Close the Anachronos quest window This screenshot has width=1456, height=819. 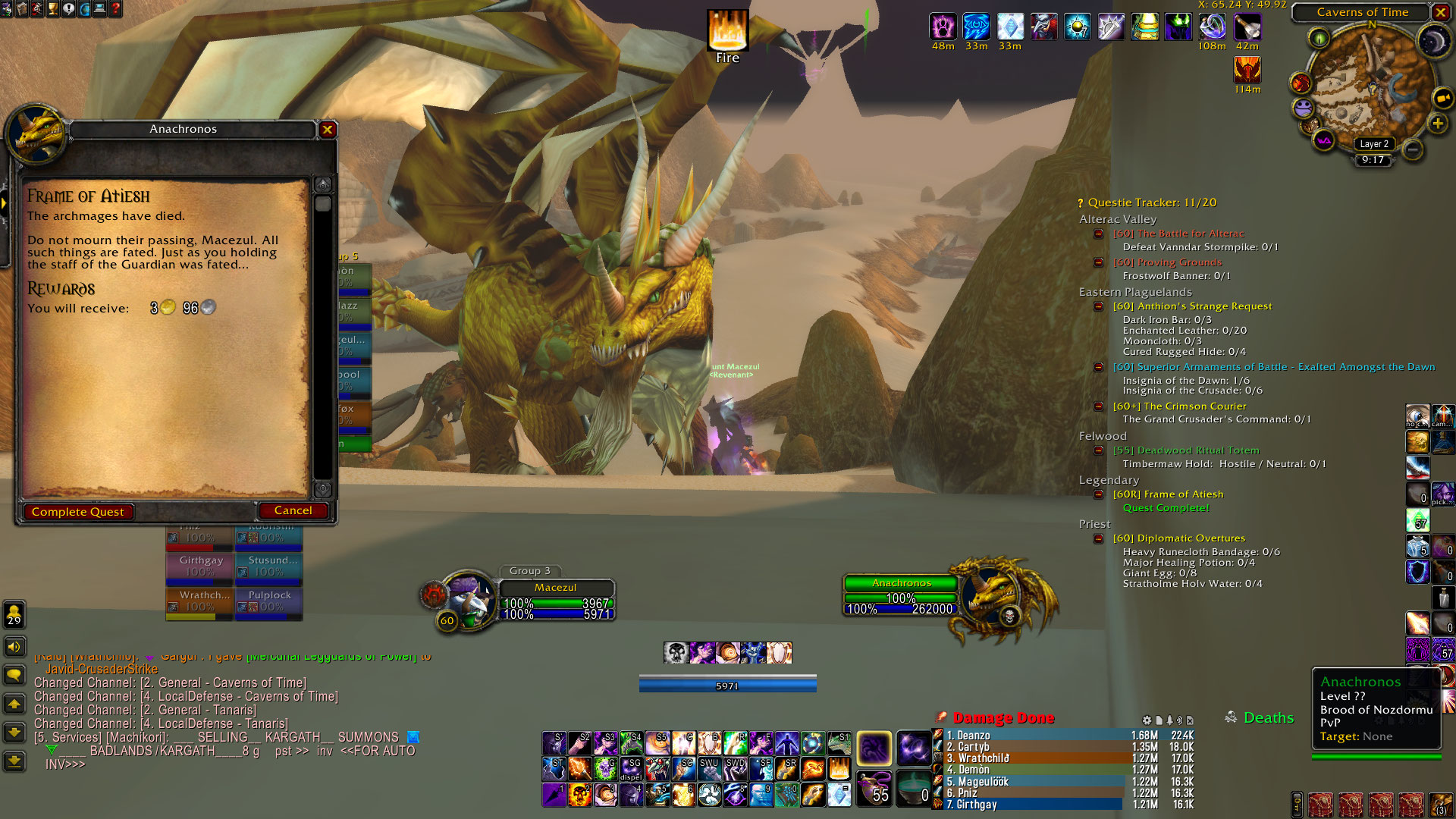328,130
